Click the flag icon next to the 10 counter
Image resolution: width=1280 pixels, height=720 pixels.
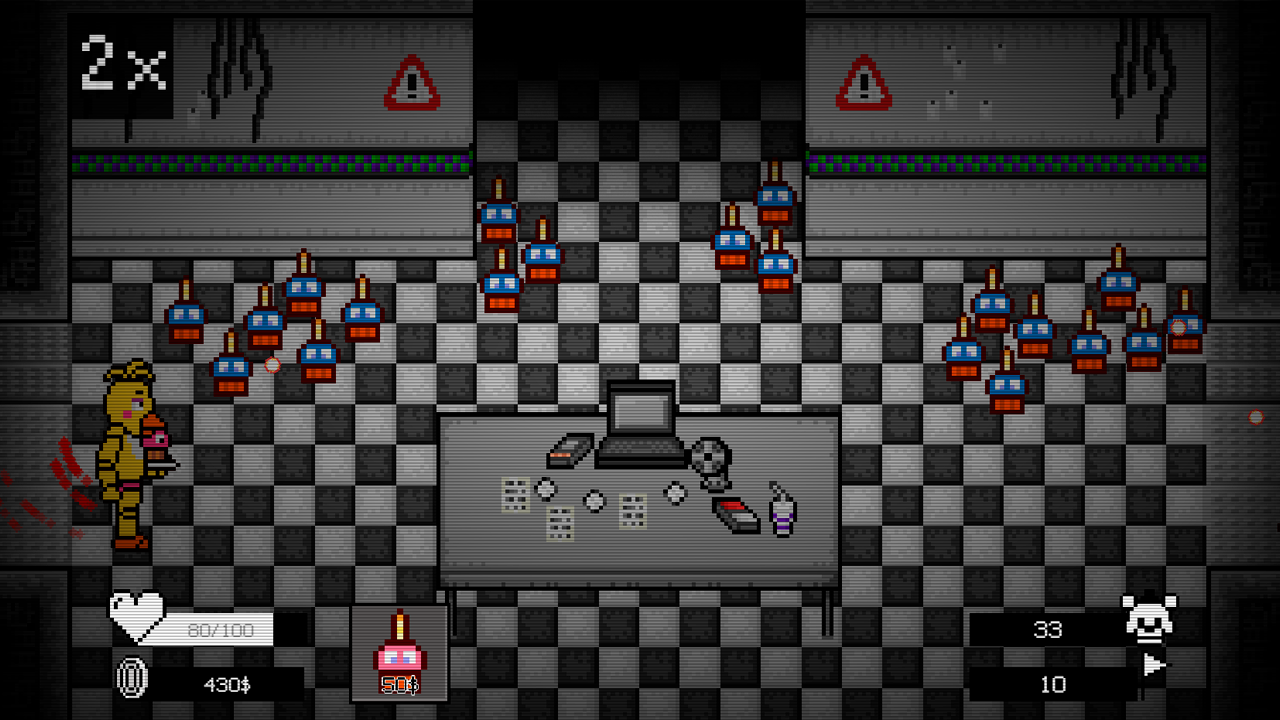(x=1153, y=665)
